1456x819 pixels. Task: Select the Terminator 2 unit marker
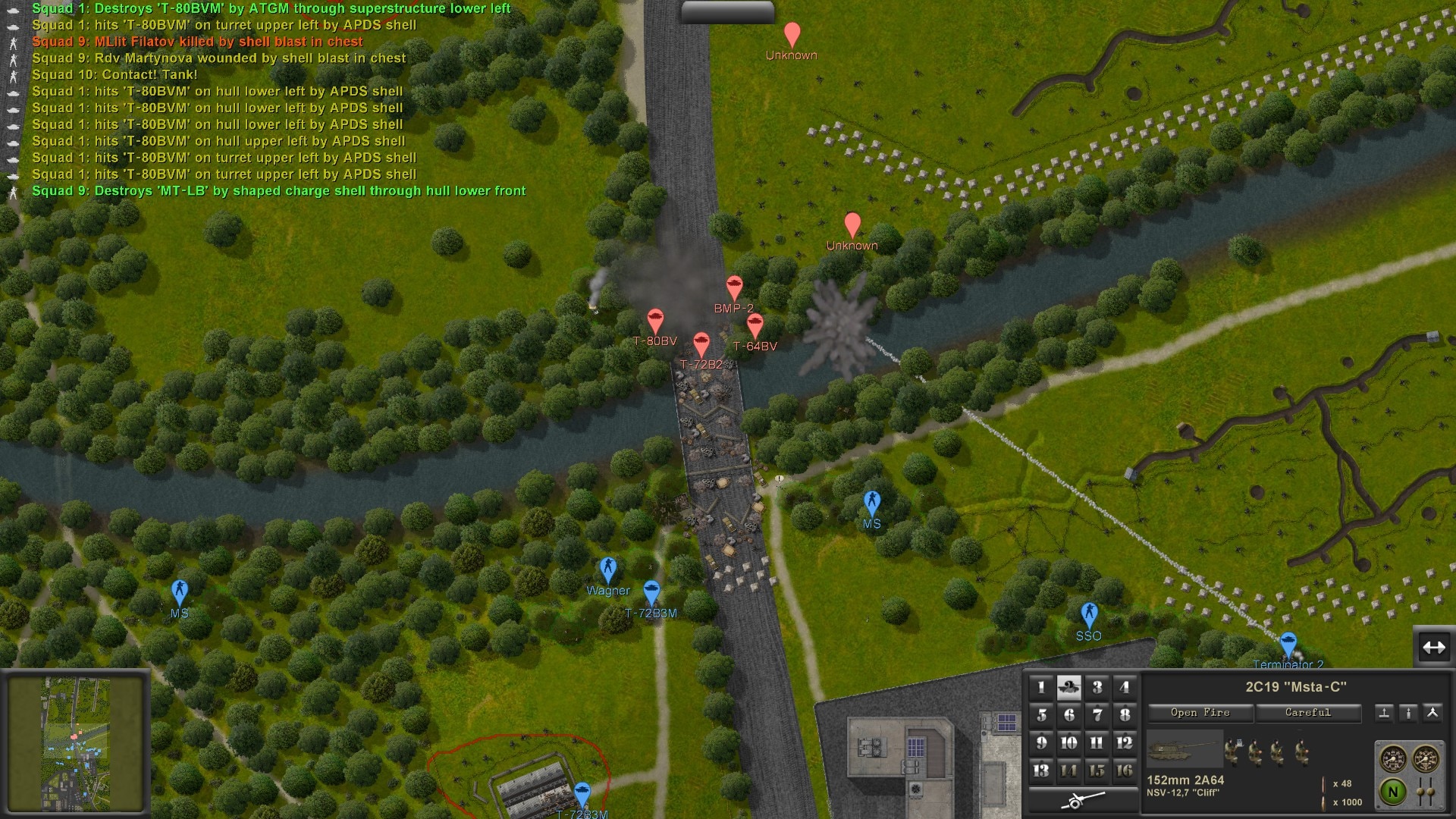(x=1288, y=645)
